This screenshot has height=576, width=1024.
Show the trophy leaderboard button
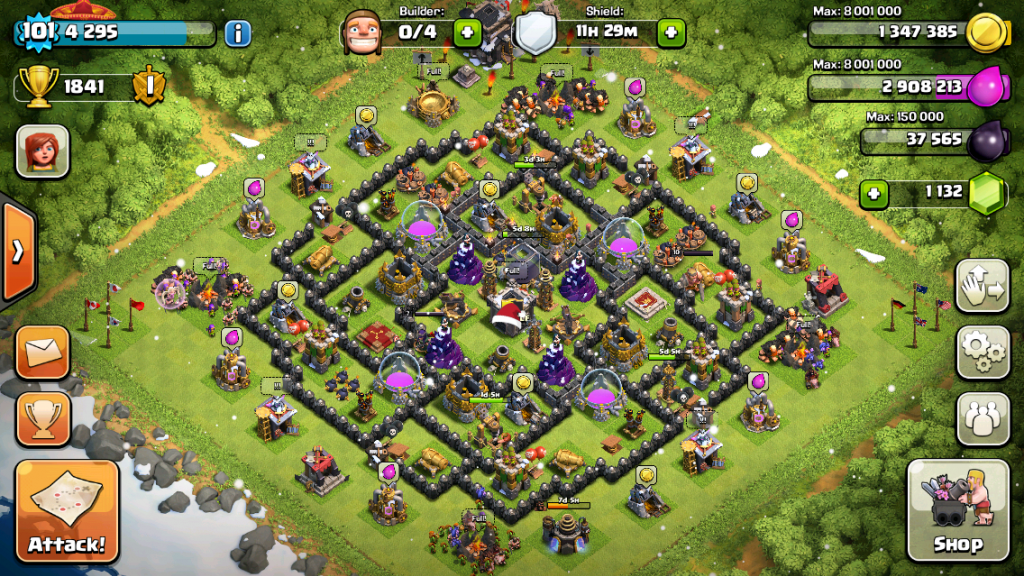(x=43, y=417)
